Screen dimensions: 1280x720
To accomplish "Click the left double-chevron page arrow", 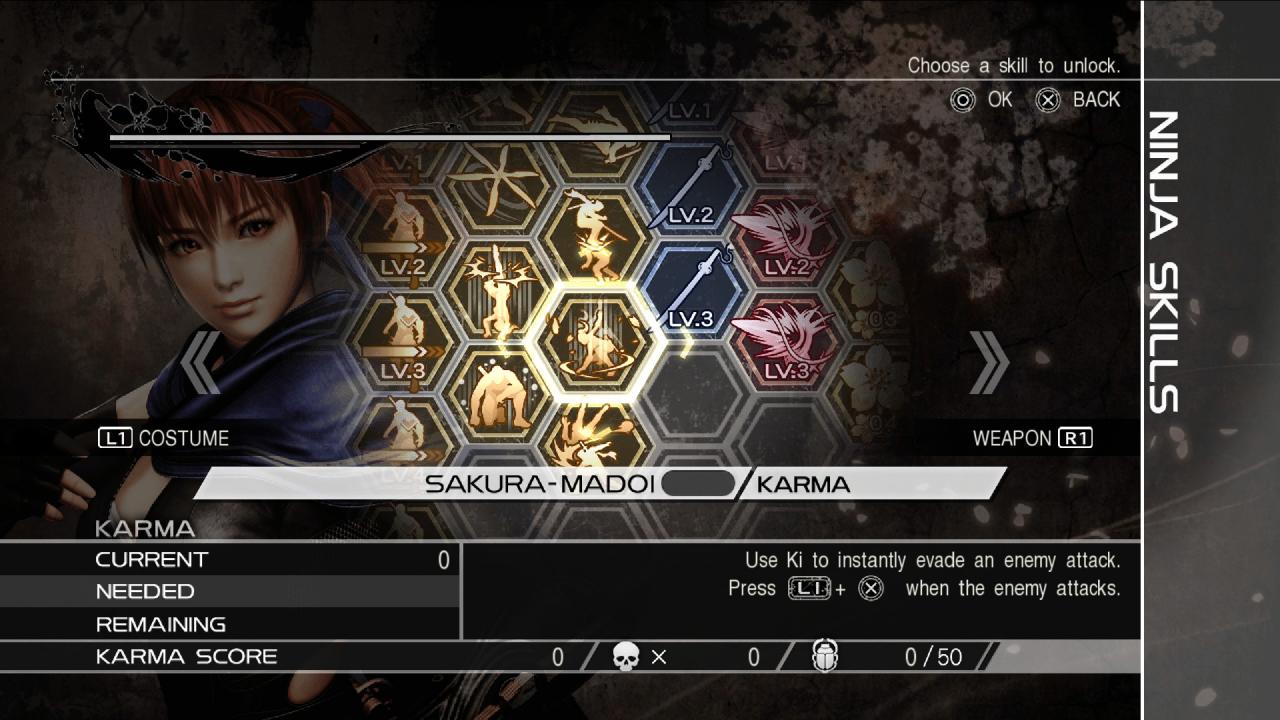I will click(202, 362).
